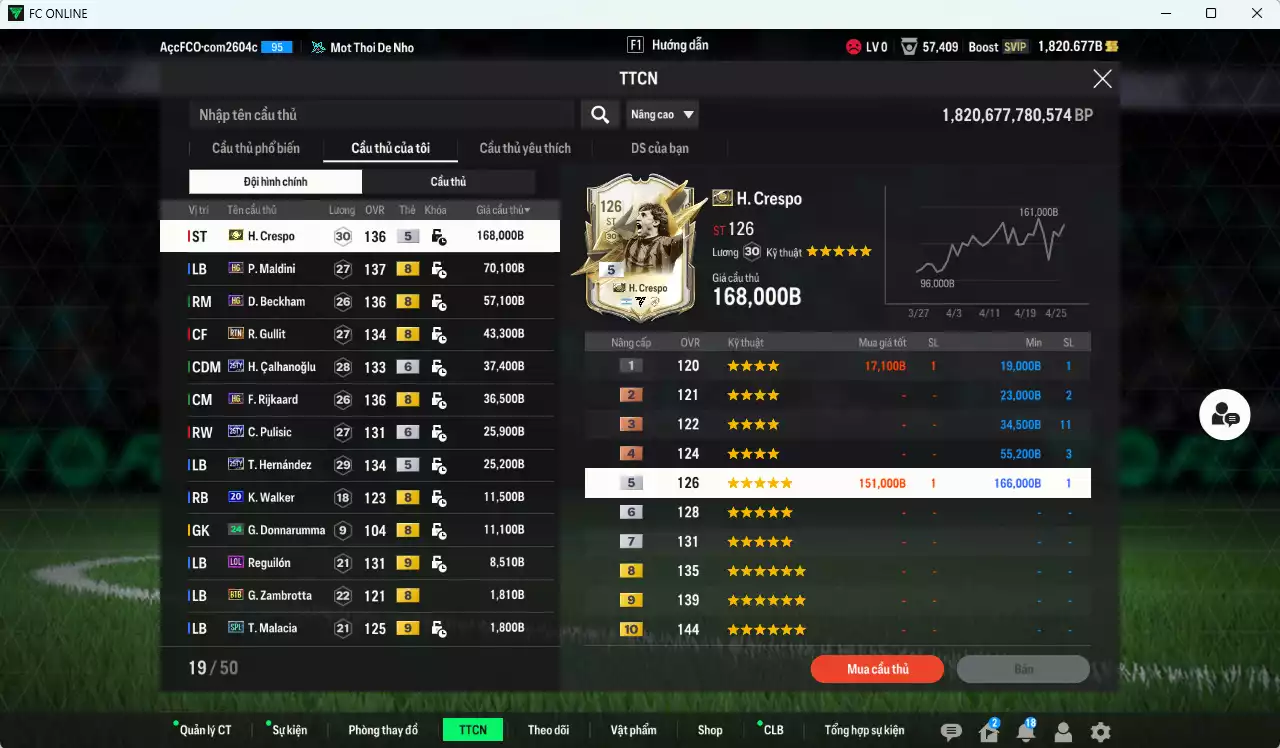The image size is (1280, 748).
Task: Choose the upgrade level 1 row
Action: [x=837, y=366]
